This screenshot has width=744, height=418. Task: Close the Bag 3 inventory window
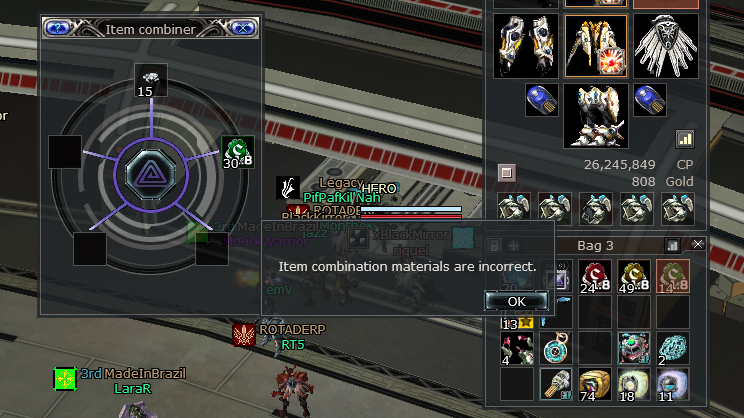pos(698,244)
